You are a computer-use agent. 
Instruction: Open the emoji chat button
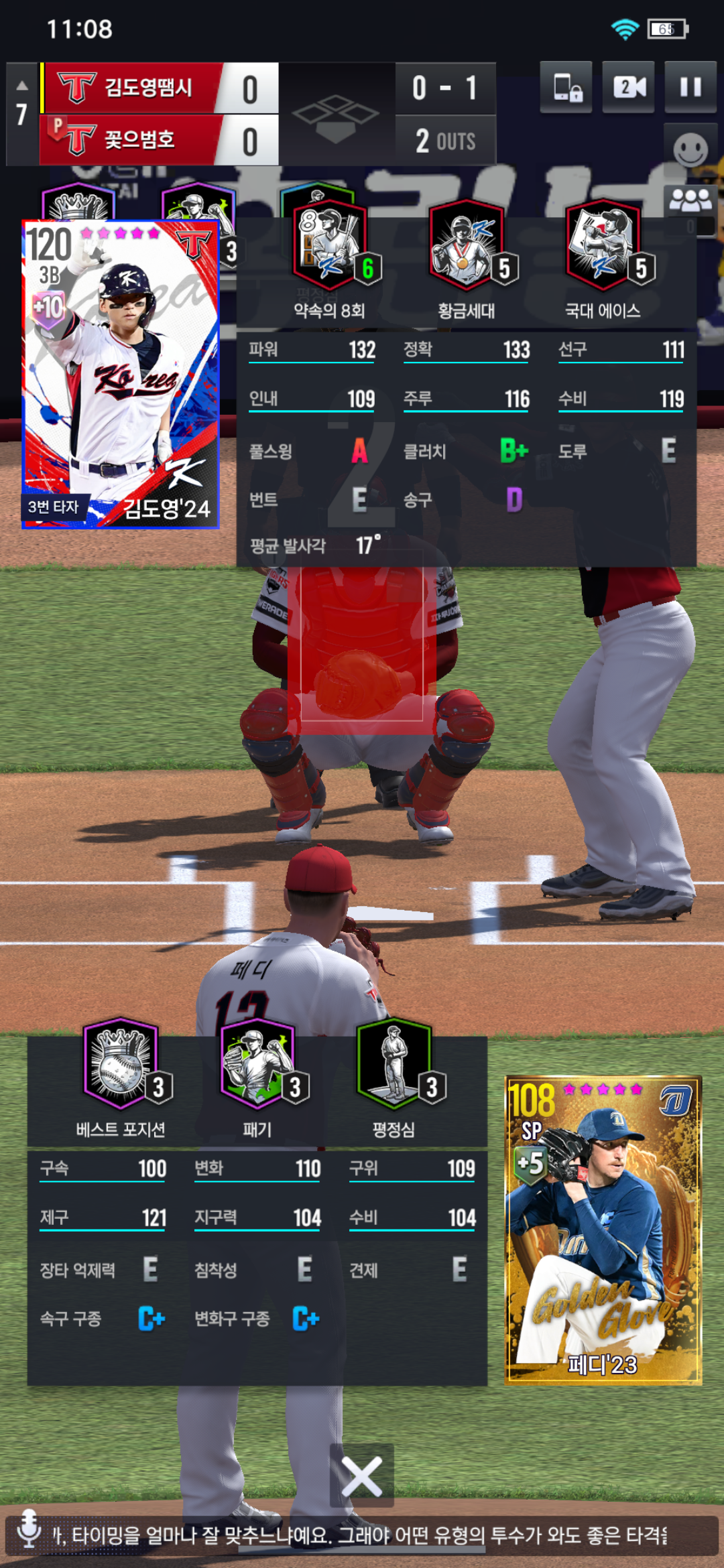pyautogui.click(x=690, y=149)
